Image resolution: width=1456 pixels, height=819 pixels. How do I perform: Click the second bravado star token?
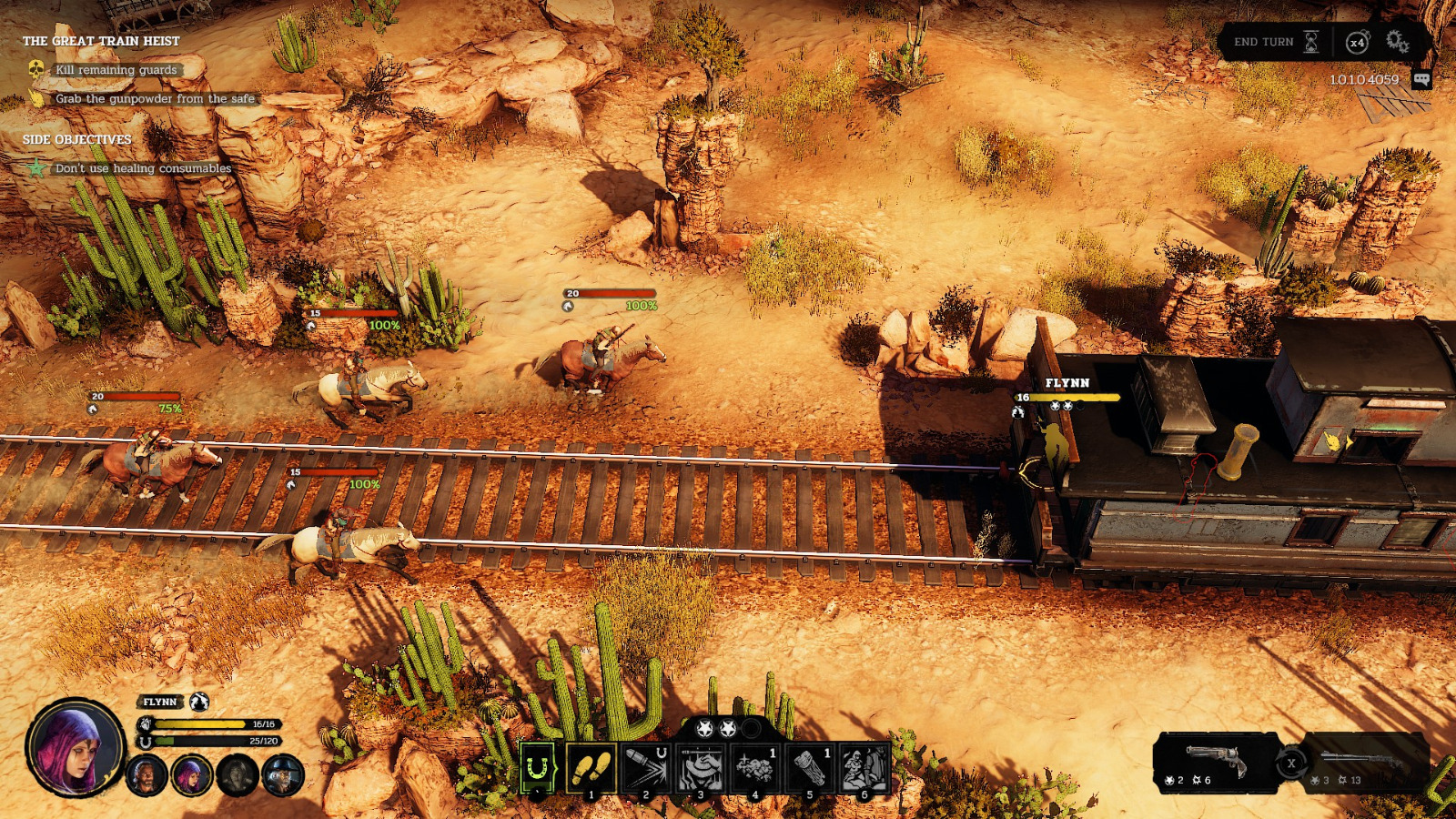pyautogui.click(x=728, y=727)
